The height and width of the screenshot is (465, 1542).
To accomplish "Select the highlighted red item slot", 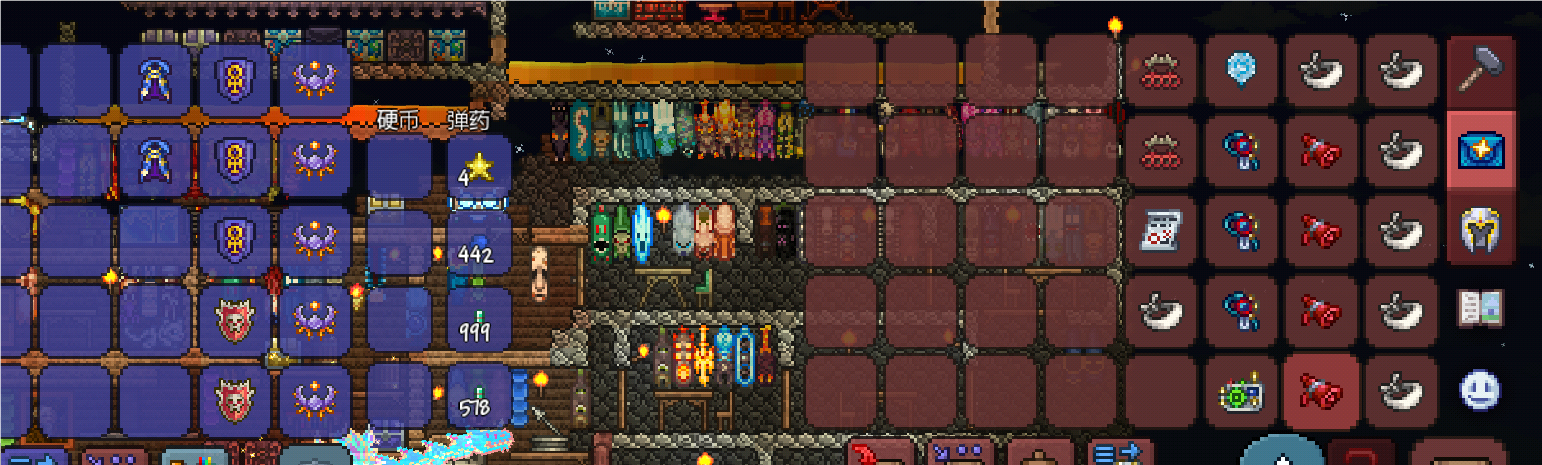I will click(1321, 392).
